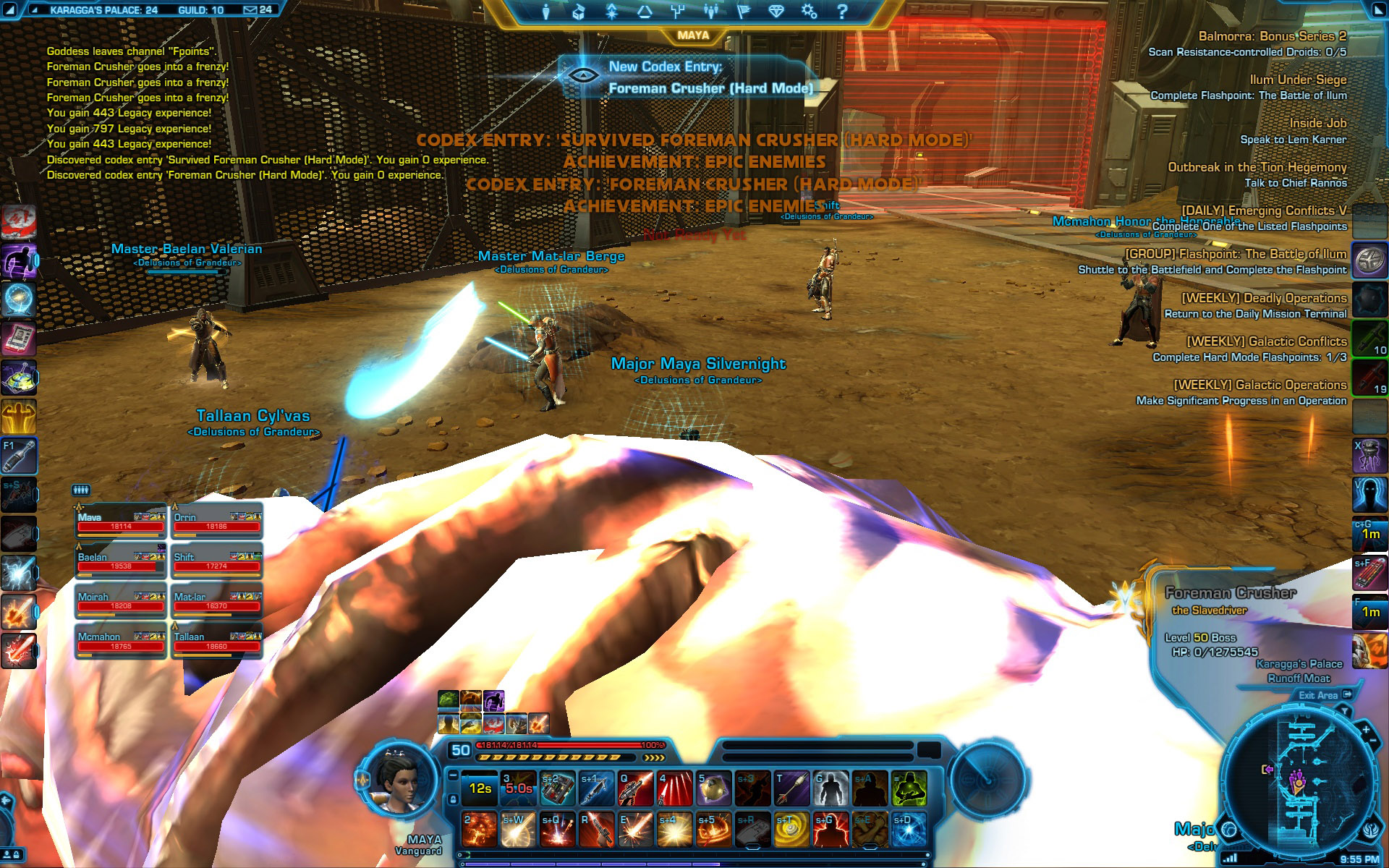Use the grenade ability on slot 5
The image size is (1389, 868).
713,788
